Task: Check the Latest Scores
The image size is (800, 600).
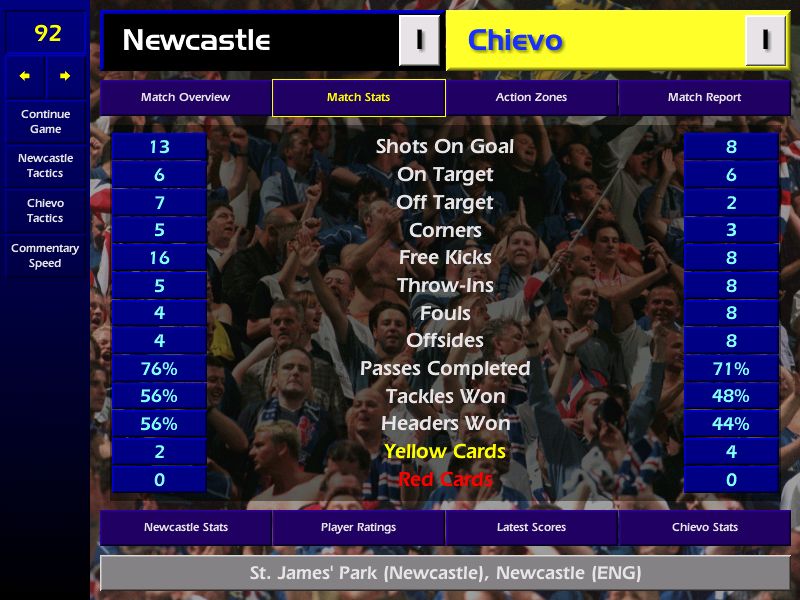Action: point(531,528)
